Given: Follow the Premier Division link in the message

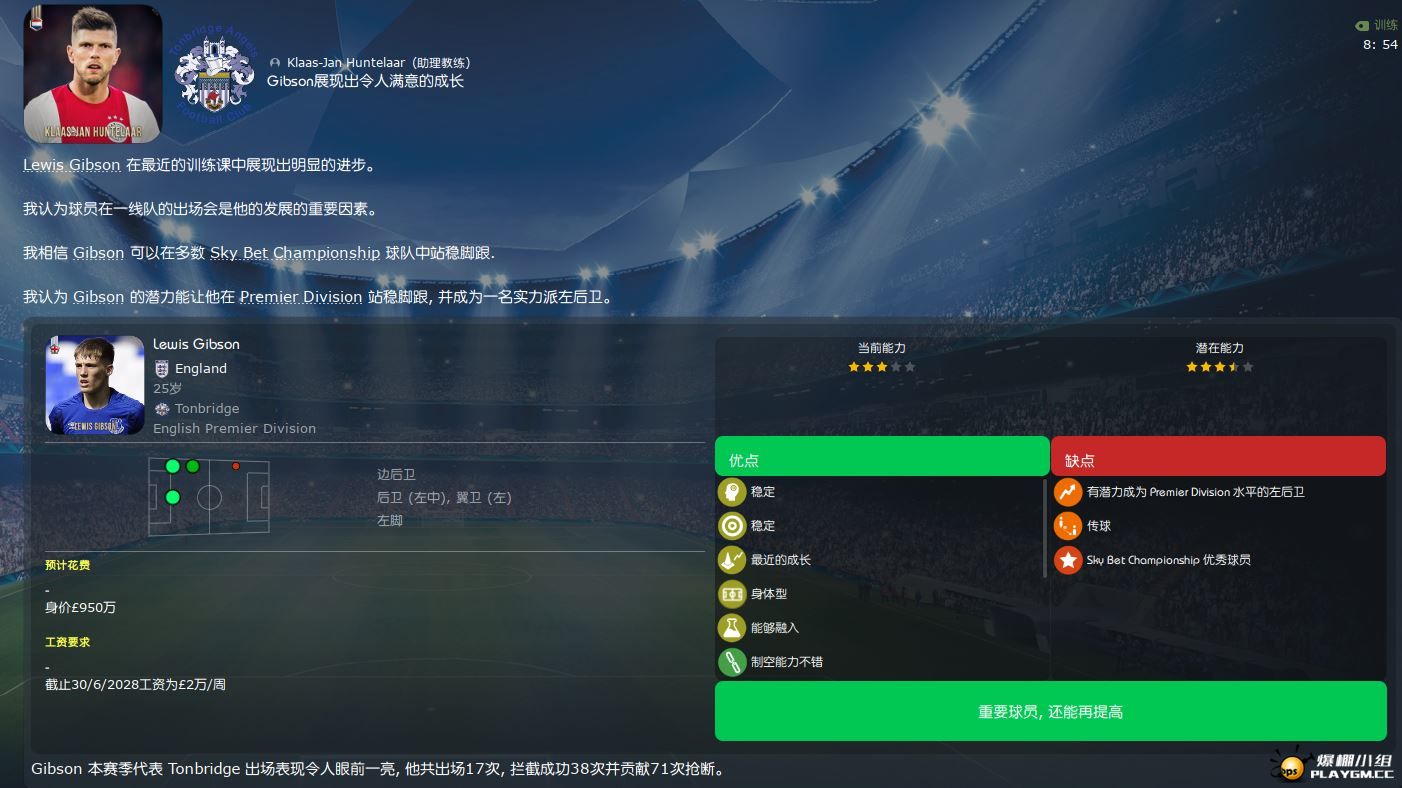Looking at the screenshot, I should 301,297.
